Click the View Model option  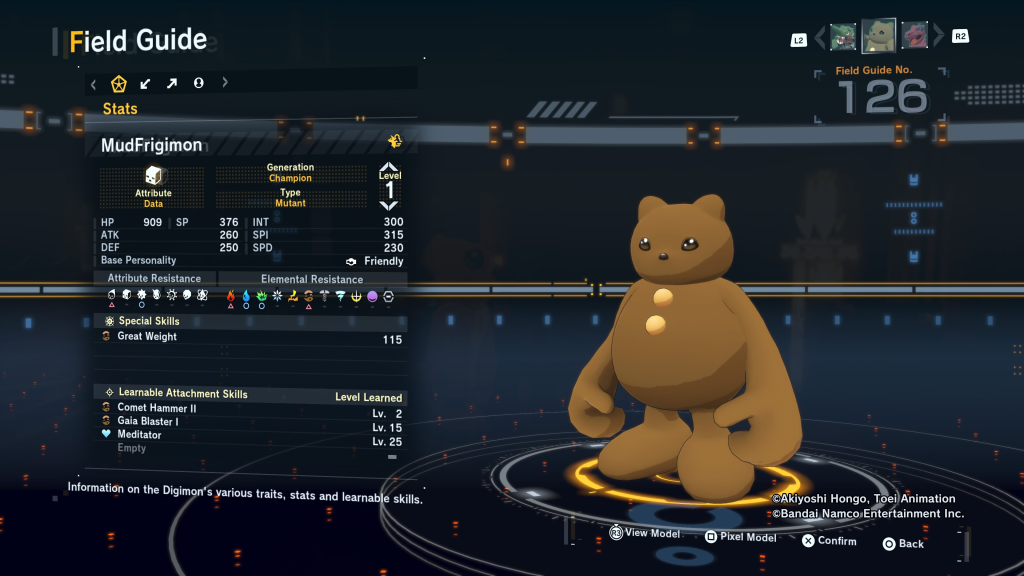(645, 534)
